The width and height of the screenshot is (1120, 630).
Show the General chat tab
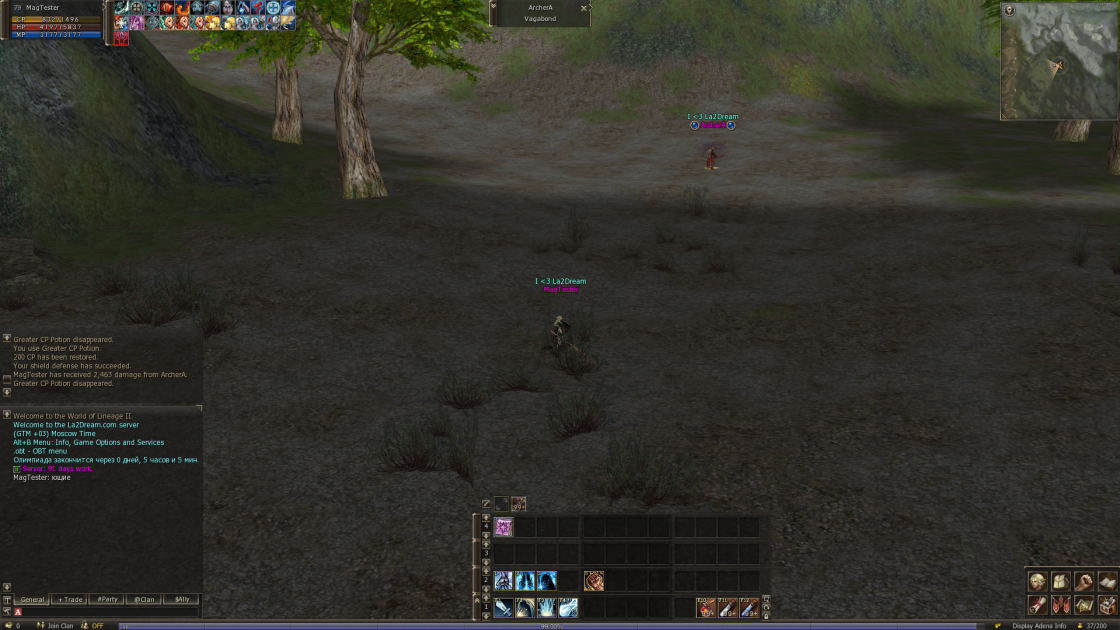pyautogui.click(x=32, y=600)
